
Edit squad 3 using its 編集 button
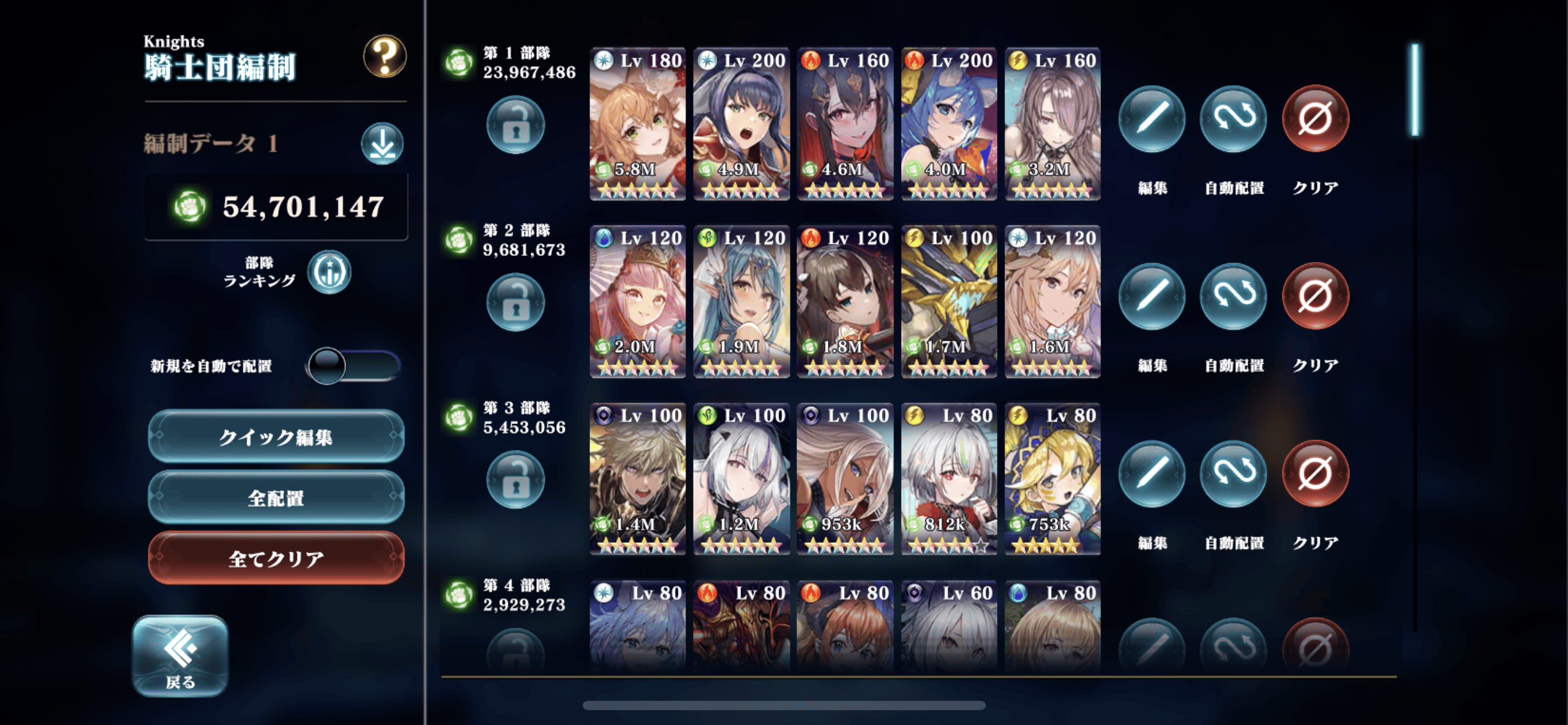[x=1152, y=474]
